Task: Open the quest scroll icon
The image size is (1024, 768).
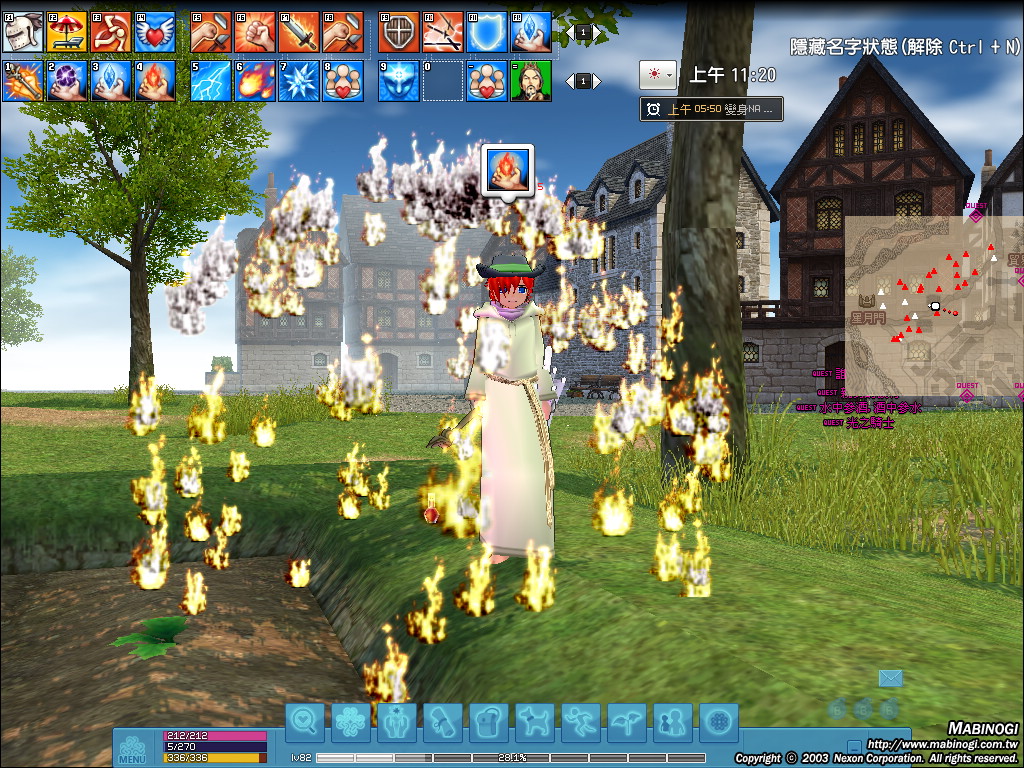Action: [441, 721]
